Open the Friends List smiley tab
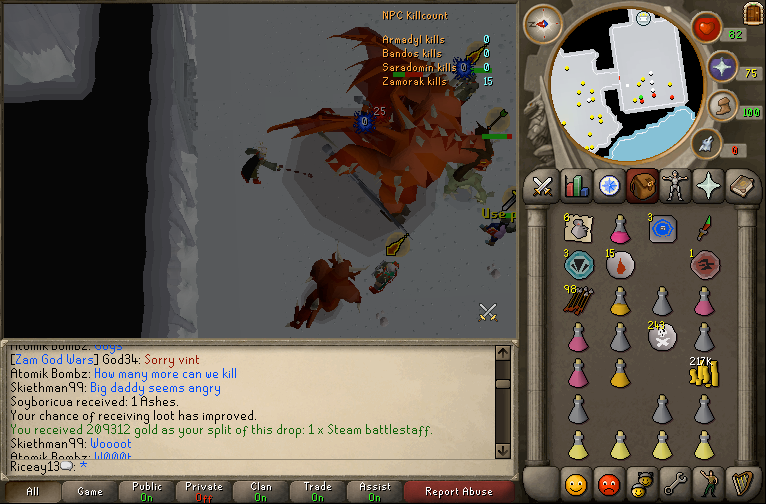Screen dimensions: 766x504 [x=575, y=483]
